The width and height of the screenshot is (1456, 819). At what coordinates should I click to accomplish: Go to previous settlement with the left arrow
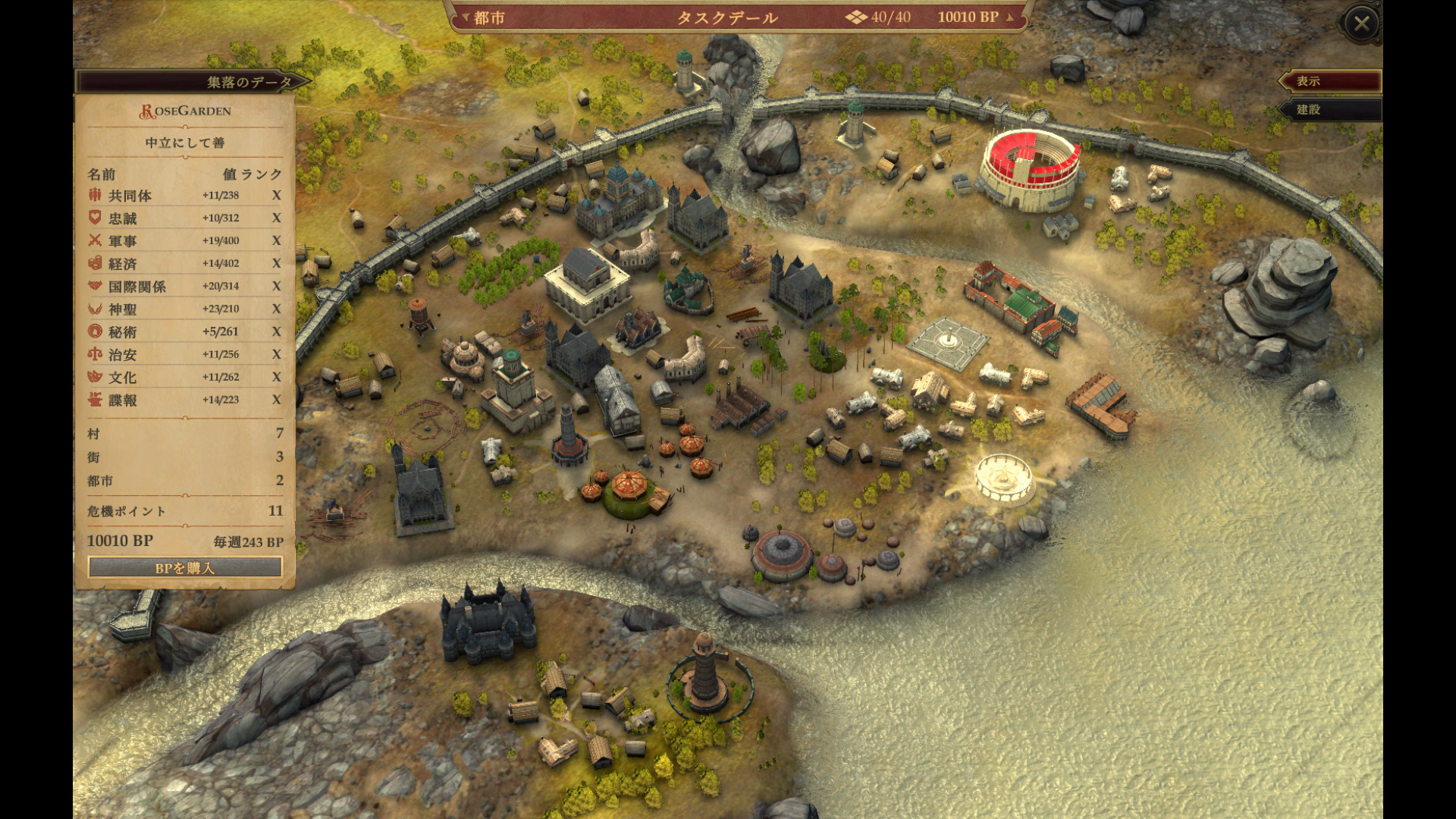point(466,17)
